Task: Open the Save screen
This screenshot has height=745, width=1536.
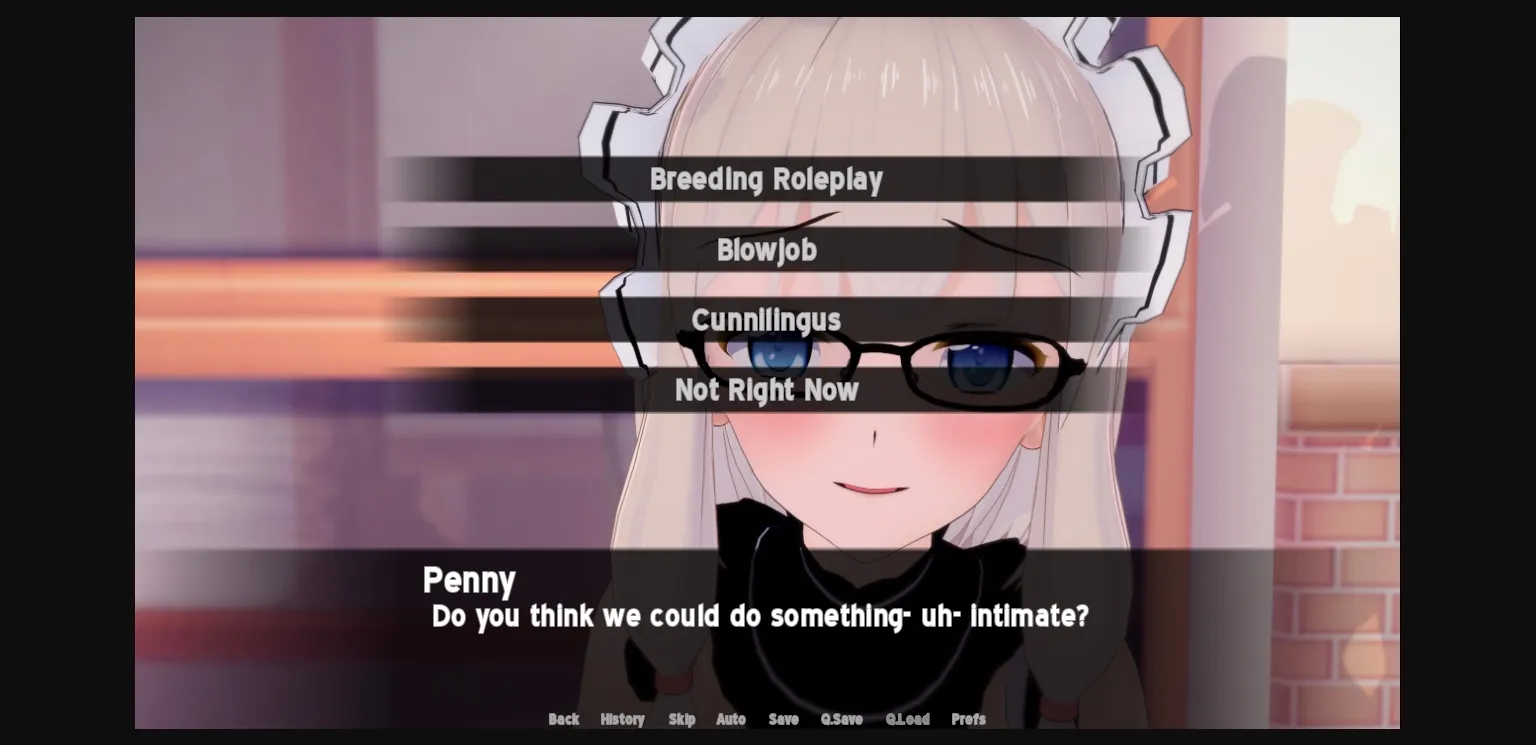Action: (x=783, y=719)
